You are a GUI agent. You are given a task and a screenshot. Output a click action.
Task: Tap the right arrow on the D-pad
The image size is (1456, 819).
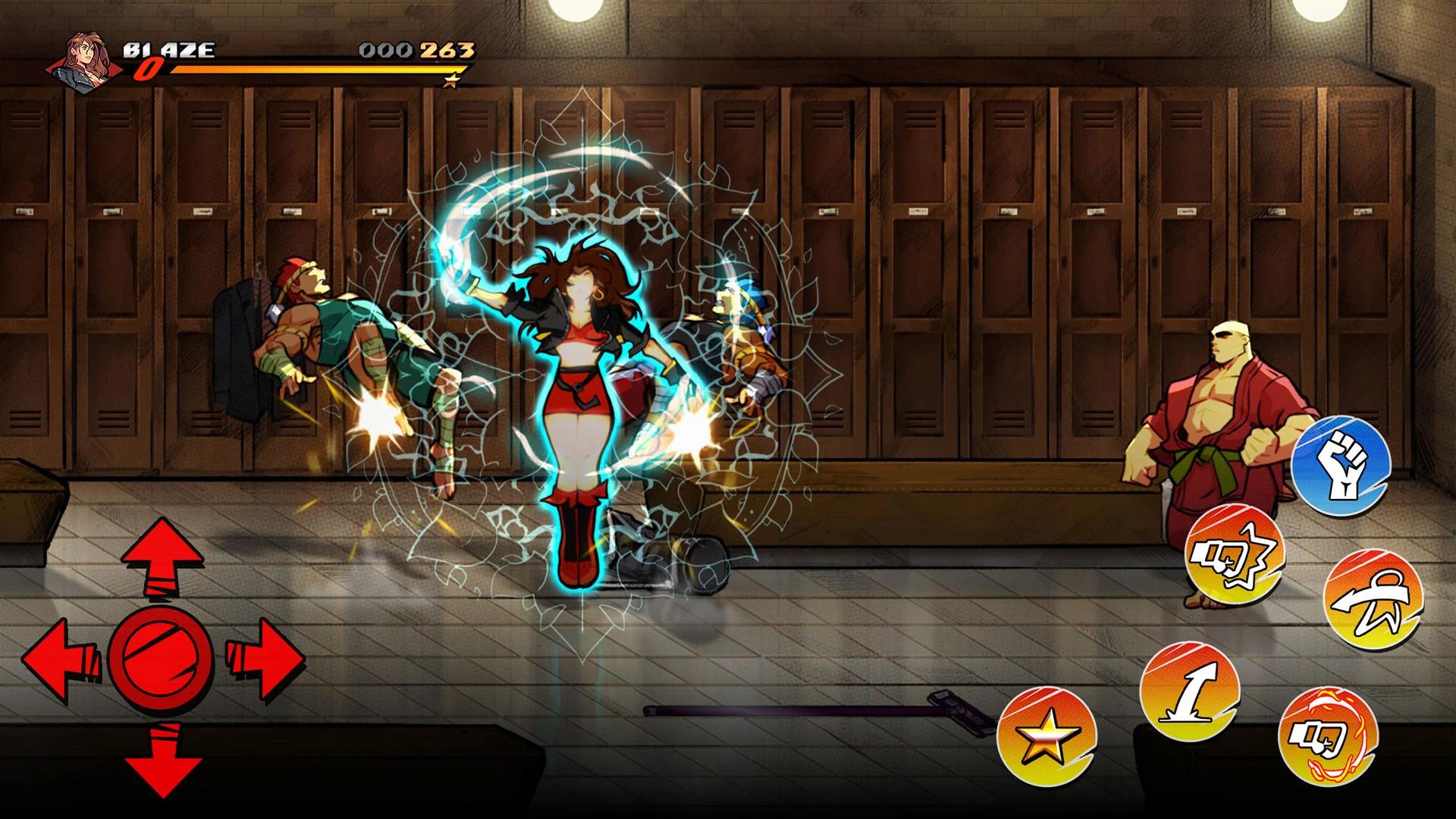[x=264, y=657]
